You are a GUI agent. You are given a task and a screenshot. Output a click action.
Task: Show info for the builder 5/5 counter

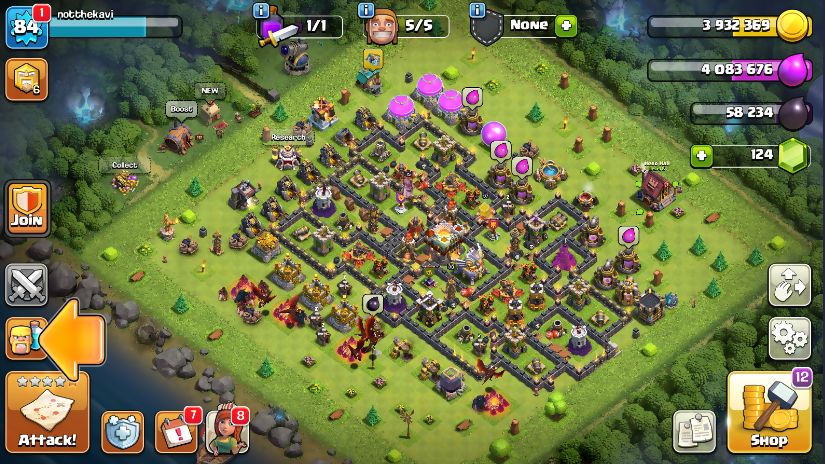369,10
